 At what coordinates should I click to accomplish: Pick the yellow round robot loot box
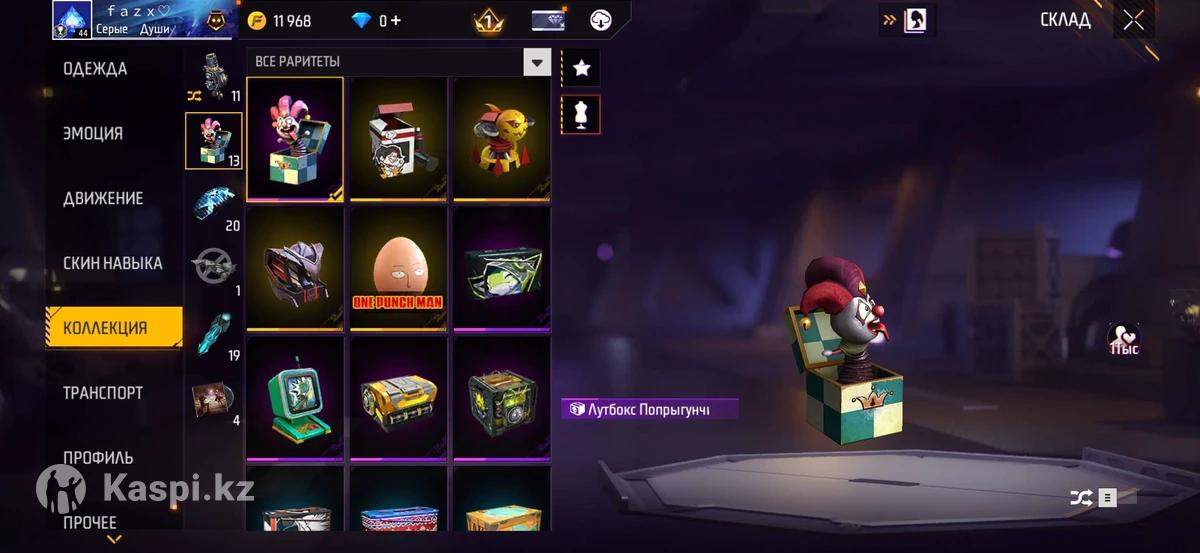[x=501, y=139]
